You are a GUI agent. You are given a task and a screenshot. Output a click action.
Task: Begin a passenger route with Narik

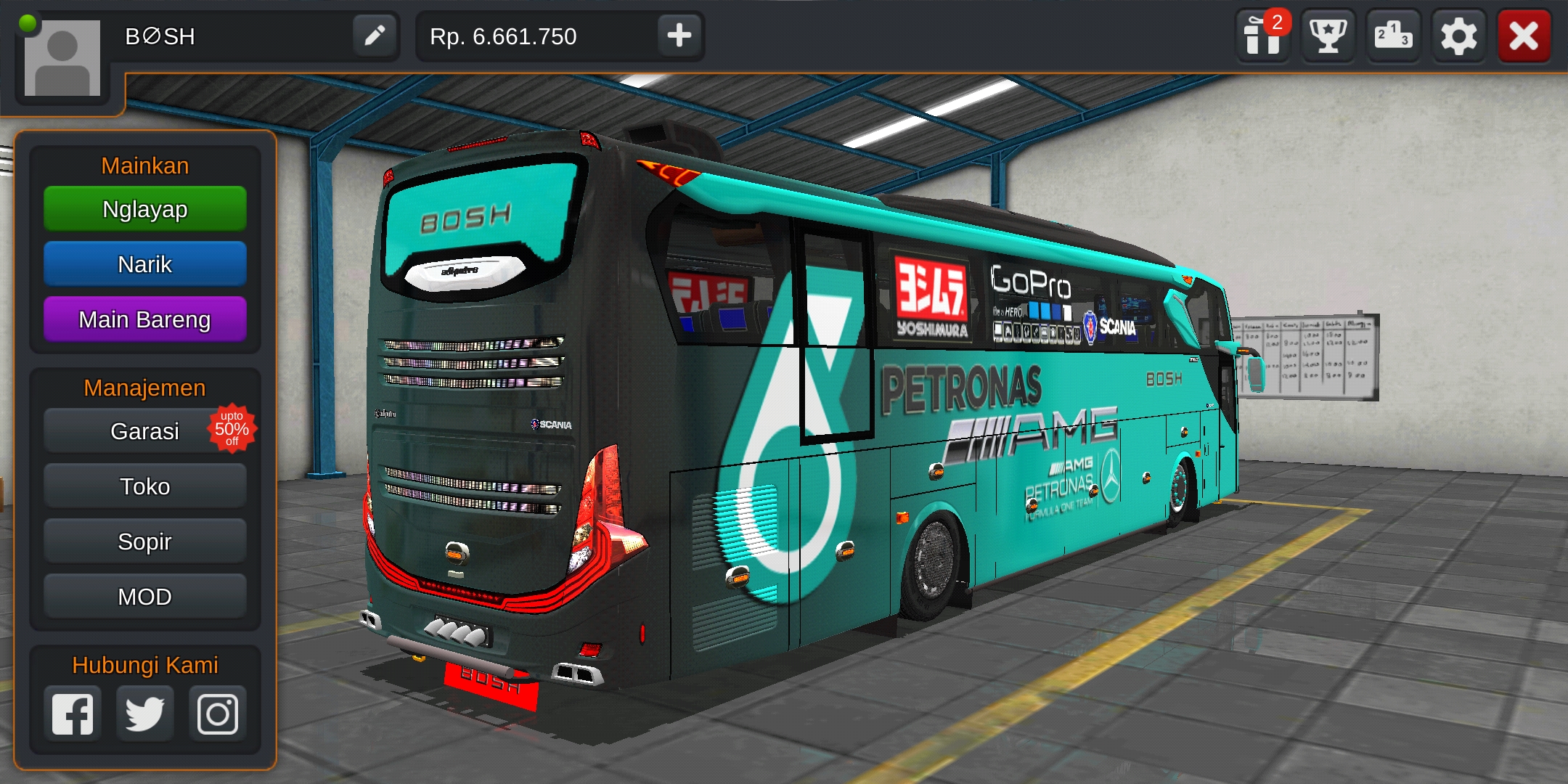144,264
